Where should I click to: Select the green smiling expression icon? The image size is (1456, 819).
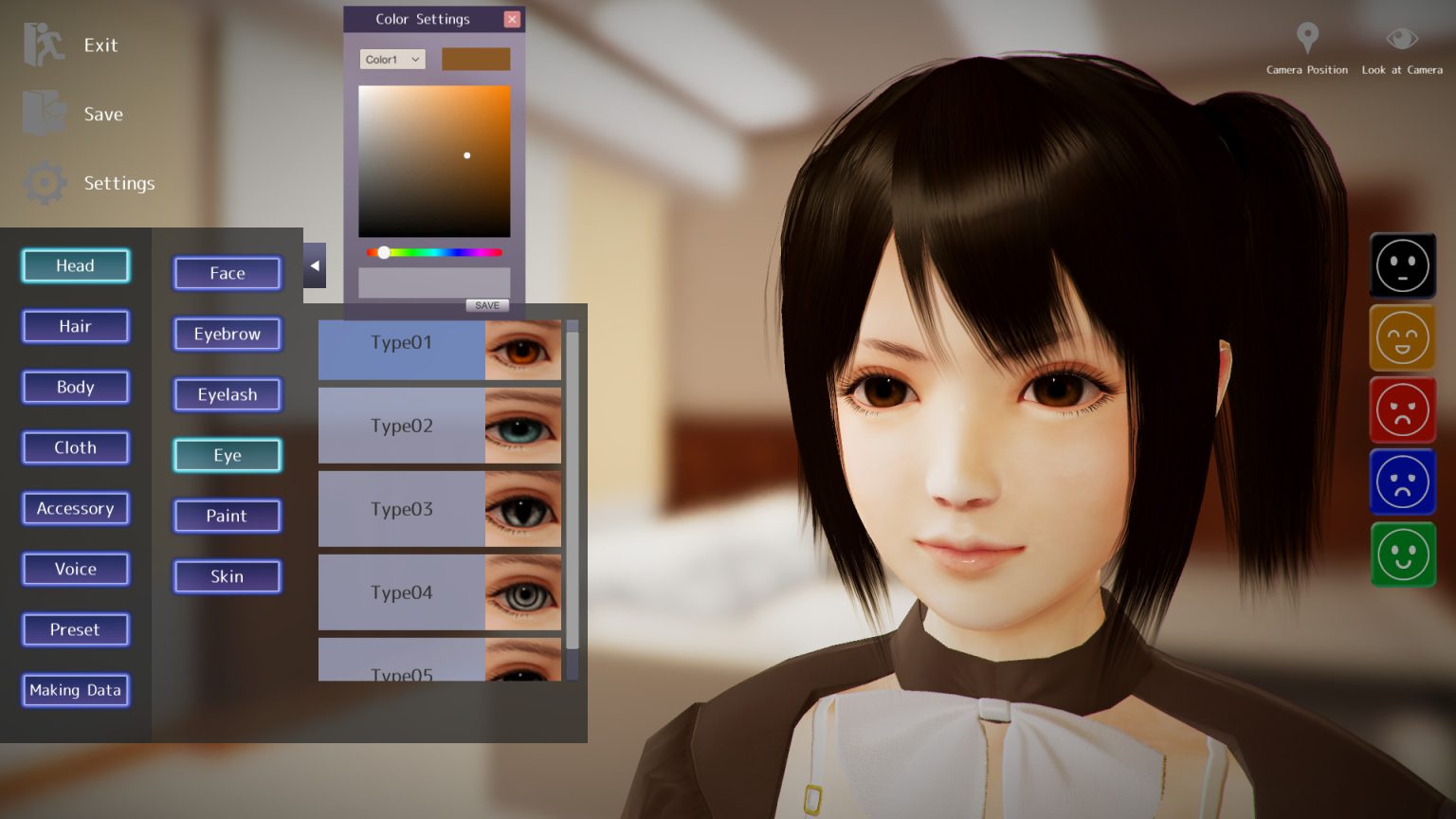[1403, 555]
